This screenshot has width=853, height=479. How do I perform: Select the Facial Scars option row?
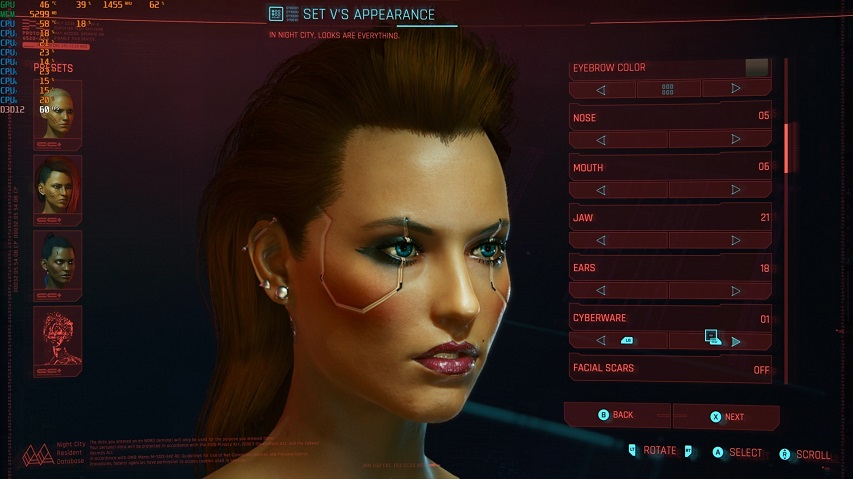(x=669, y=368)
